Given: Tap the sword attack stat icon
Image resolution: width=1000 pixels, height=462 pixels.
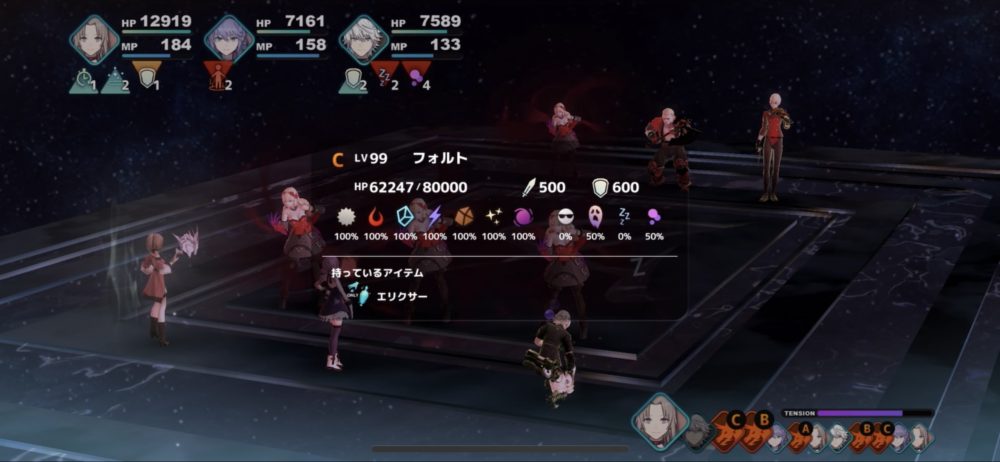Looking at the screenshot, I should (x=530, y=187).
